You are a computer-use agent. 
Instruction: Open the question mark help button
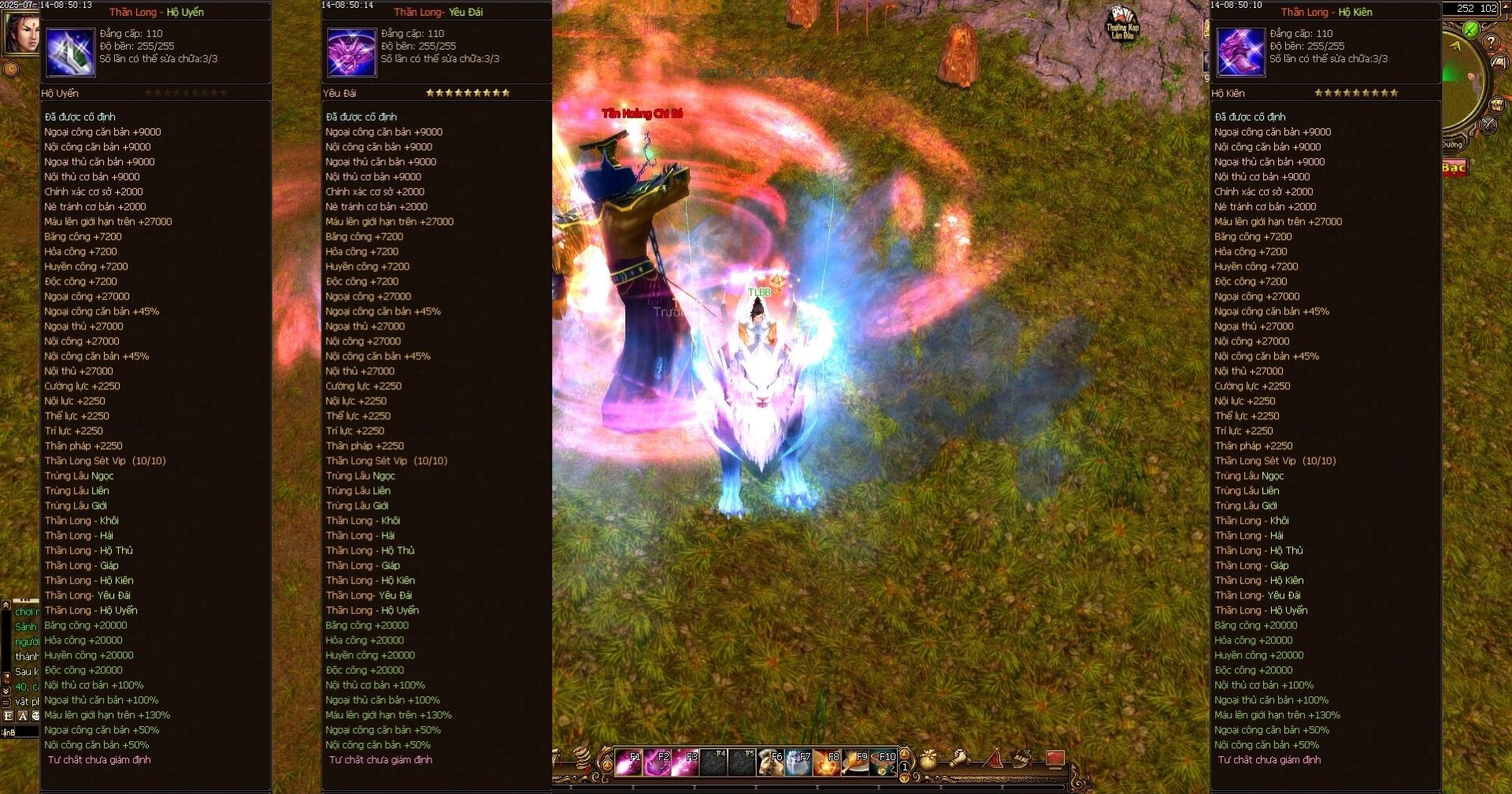point(1491,43)
